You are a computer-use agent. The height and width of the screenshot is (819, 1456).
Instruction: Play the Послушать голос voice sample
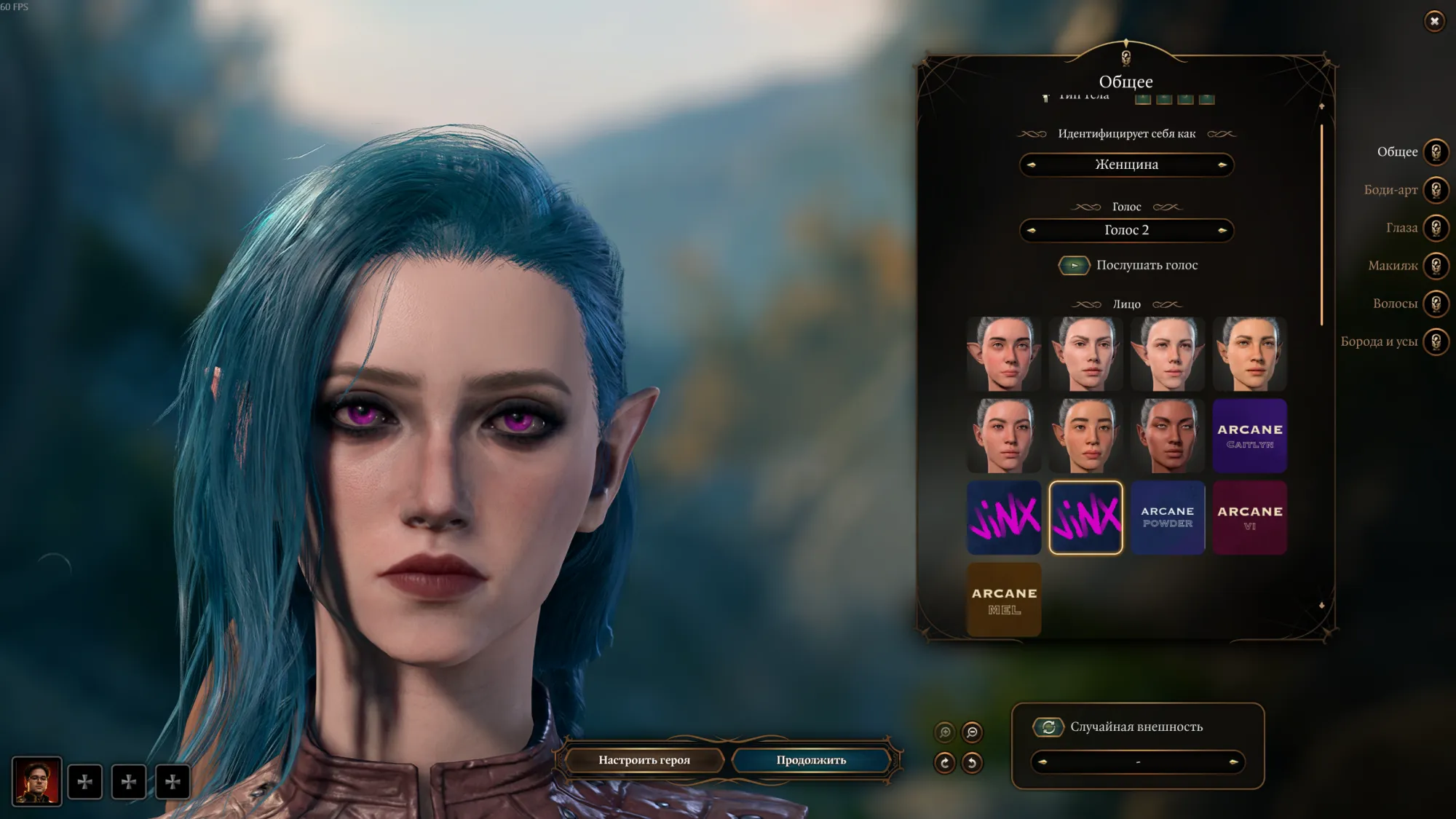(1074, 266)
